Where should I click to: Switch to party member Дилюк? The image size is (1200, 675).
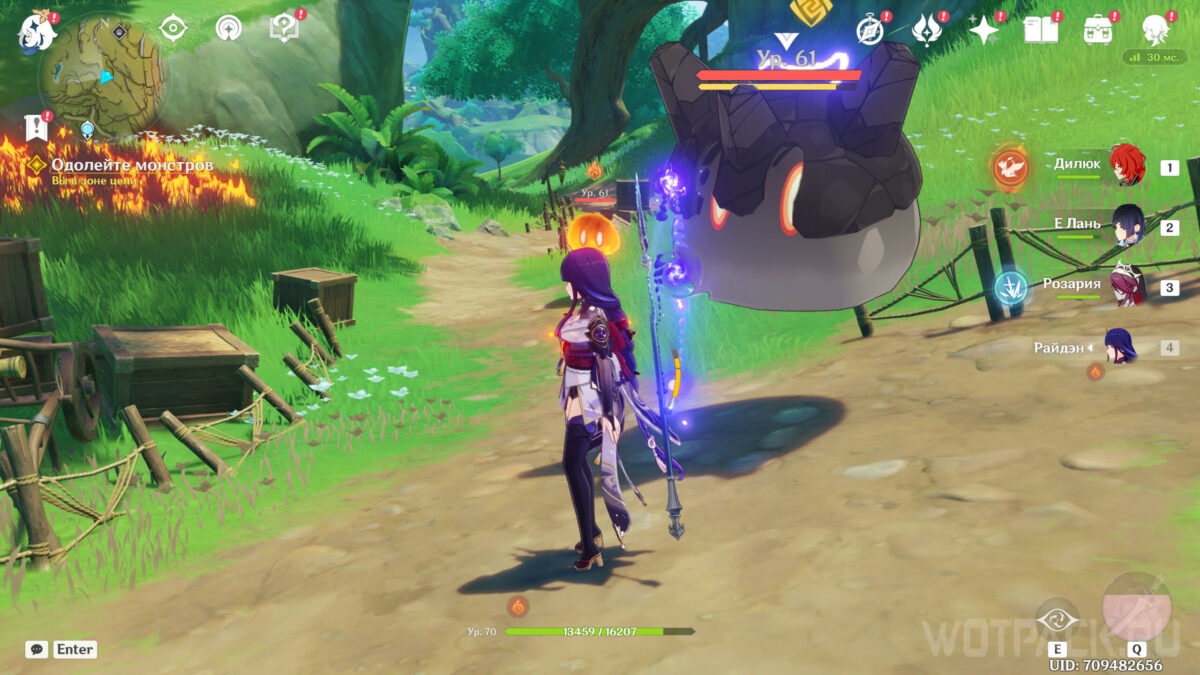coord(1127,167)
